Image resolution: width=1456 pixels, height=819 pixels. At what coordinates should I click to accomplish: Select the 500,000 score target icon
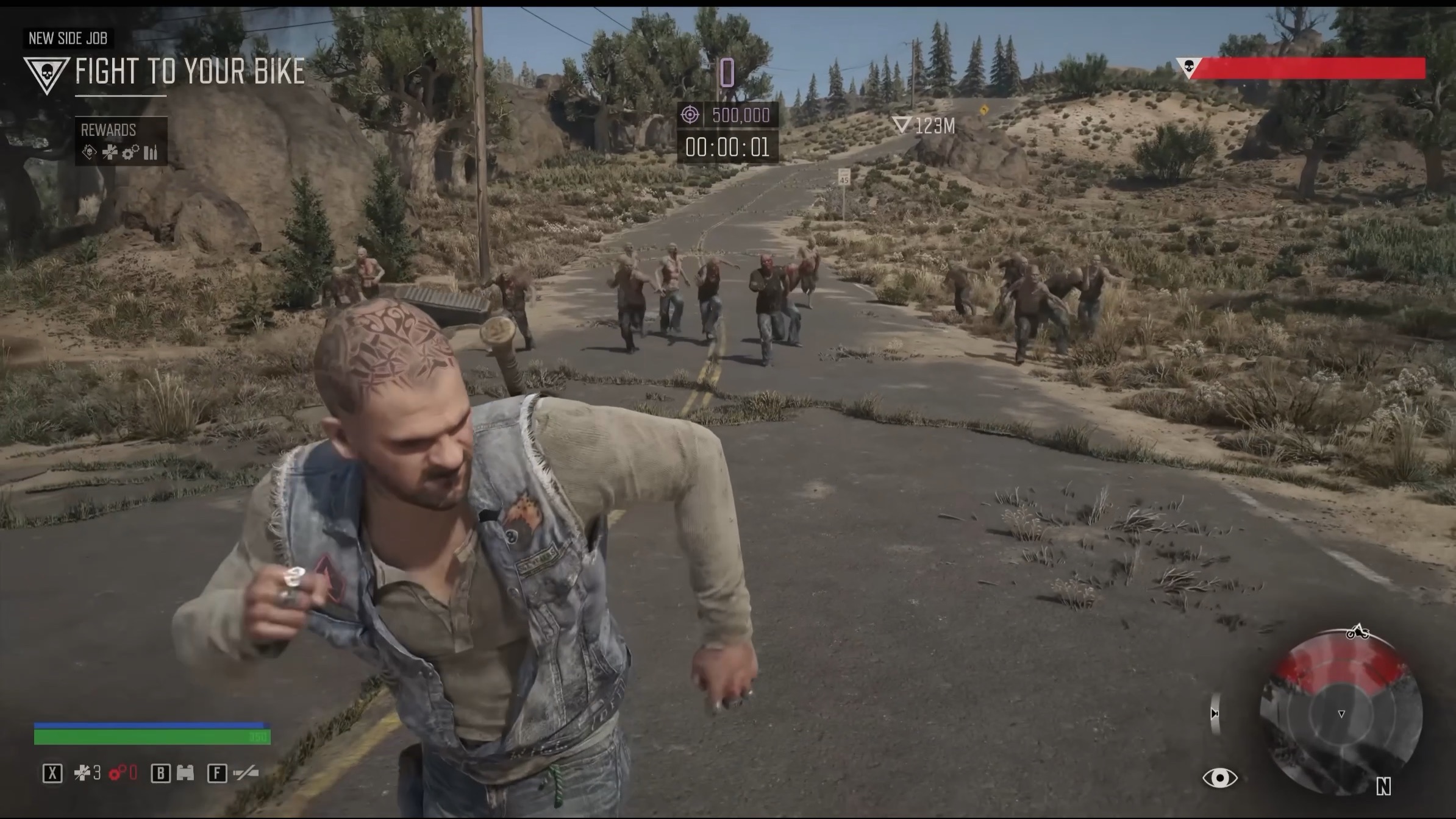coord(690,115)
